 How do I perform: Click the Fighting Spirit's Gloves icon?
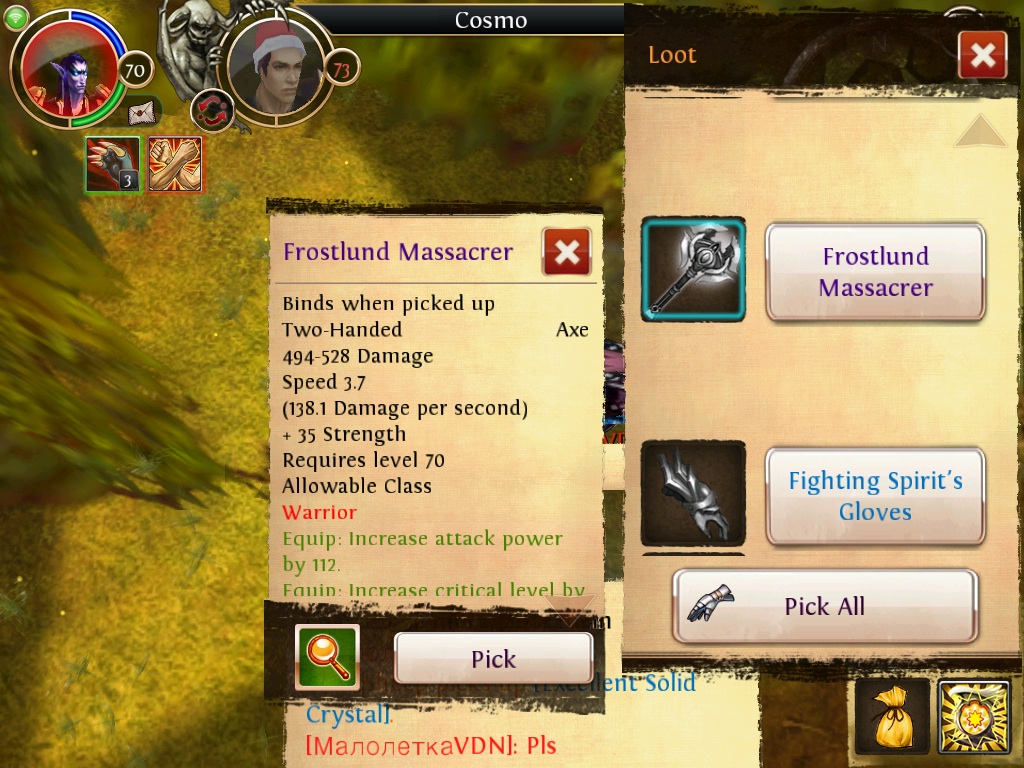click(x=693, y=494)
